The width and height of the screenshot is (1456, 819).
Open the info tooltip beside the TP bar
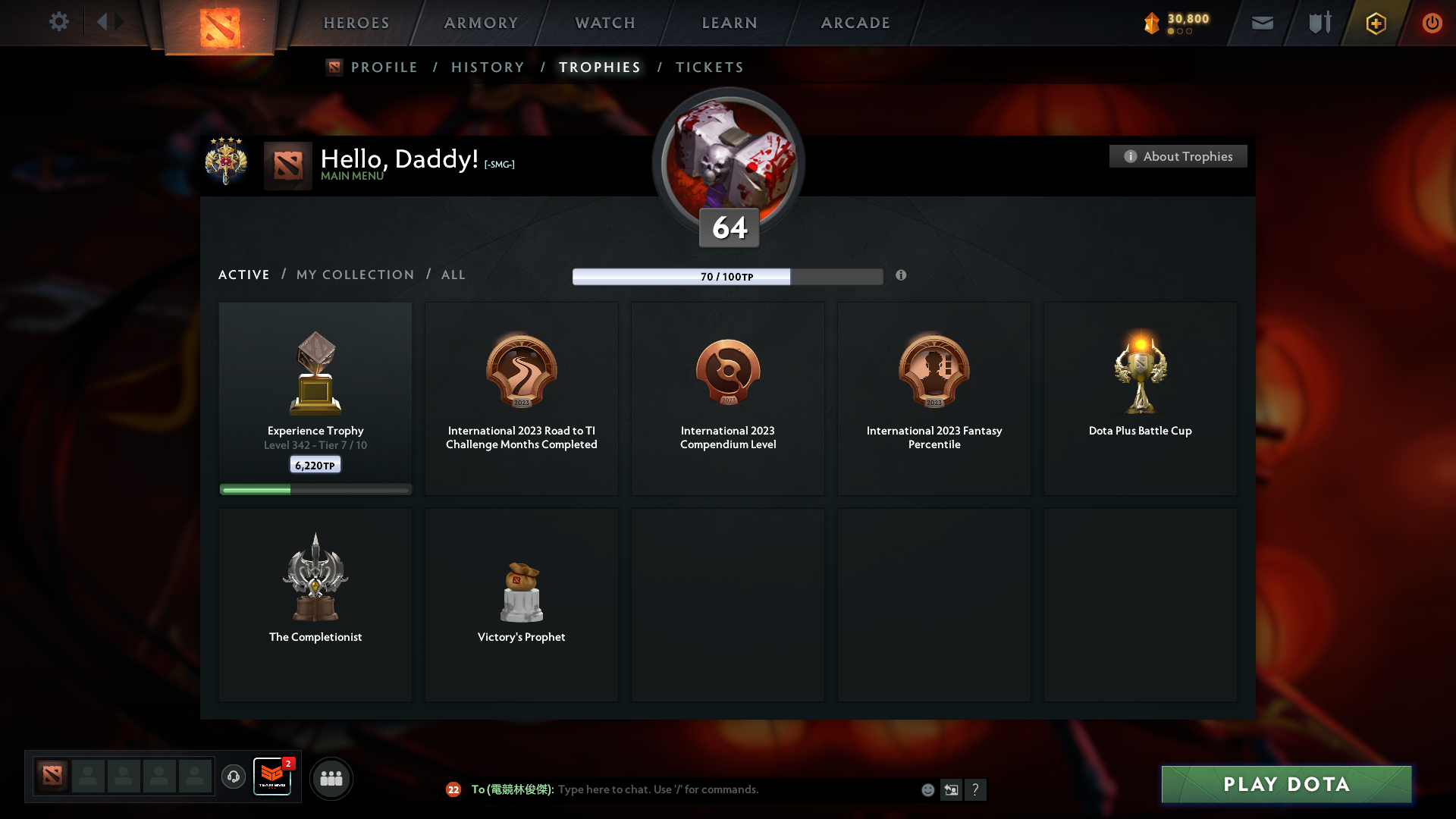coord(902,276)
